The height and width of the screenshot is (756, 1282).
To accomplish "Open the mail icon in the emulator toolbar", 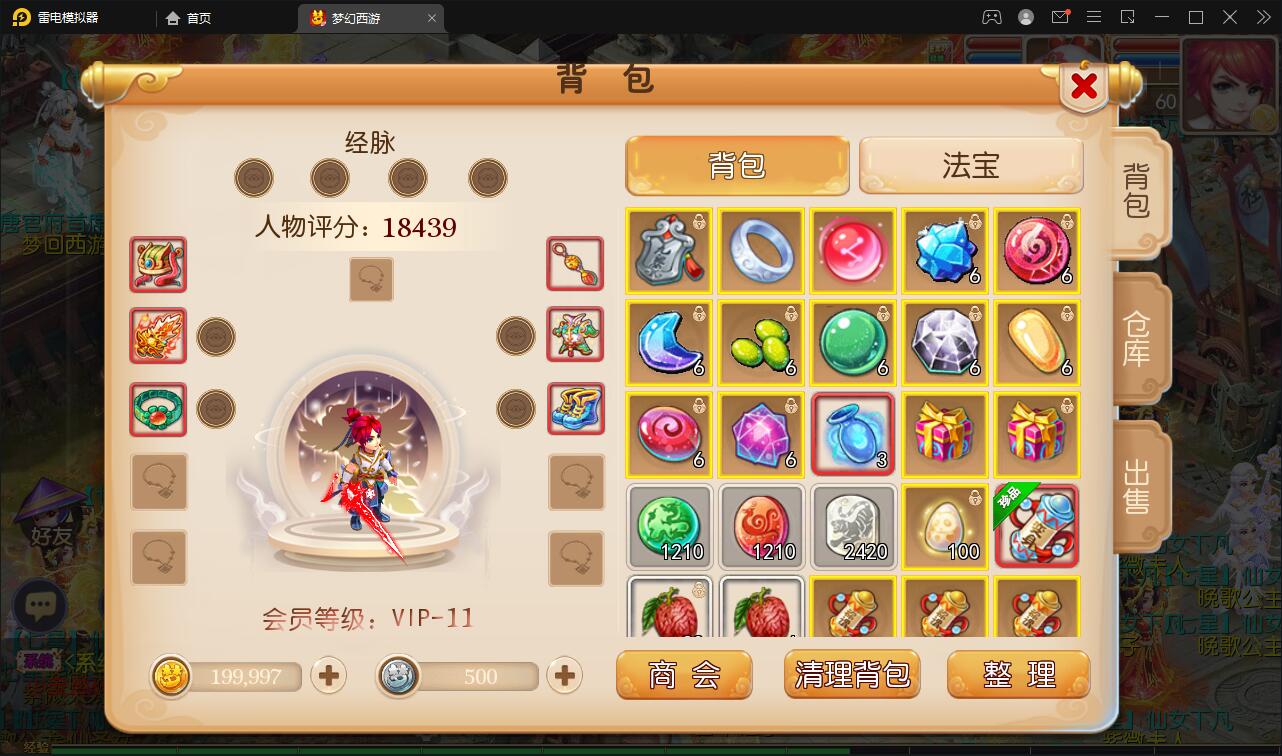I will (x=1062, y=17).
